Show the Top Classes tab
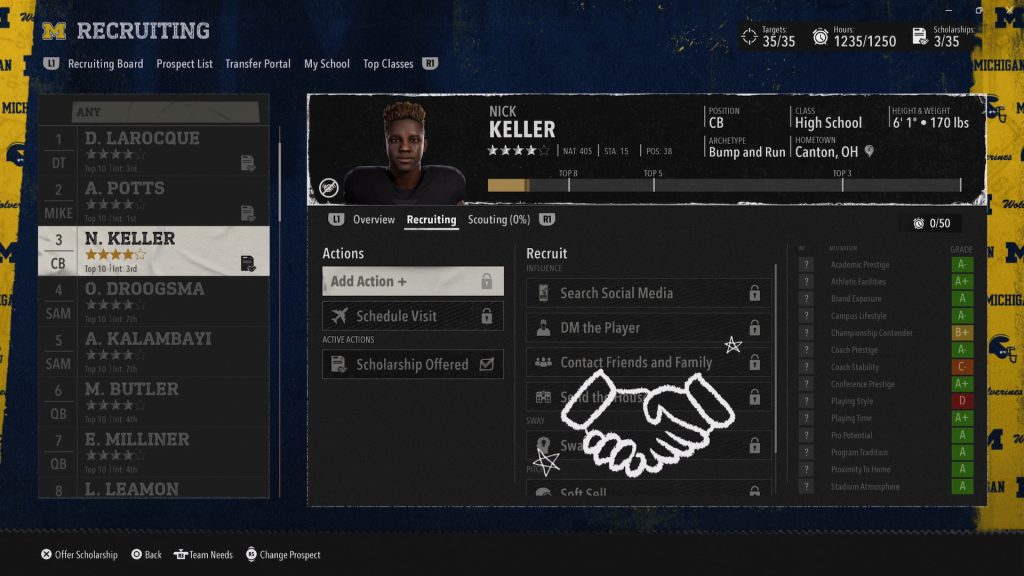Image resolution: width=1024 pixels, height=576 pixels. (x=388, y=64)
